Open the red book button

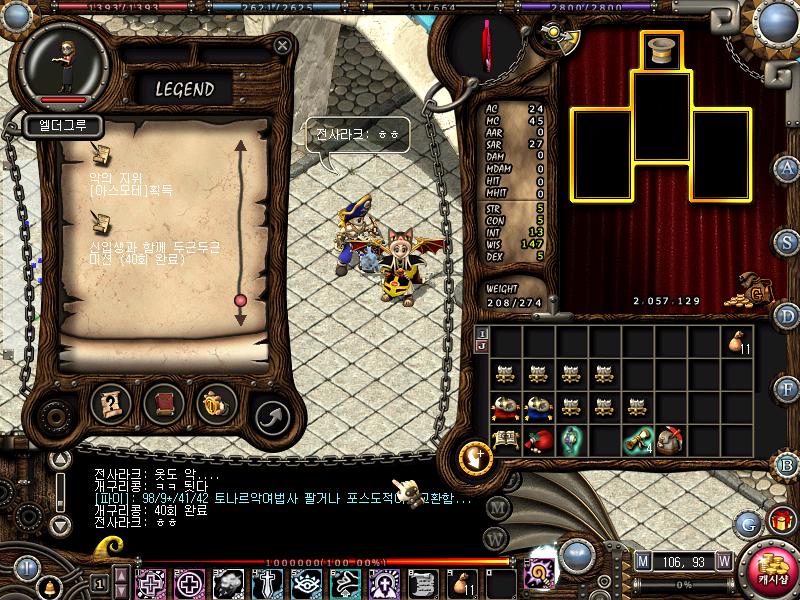click(x=164, y=404)
